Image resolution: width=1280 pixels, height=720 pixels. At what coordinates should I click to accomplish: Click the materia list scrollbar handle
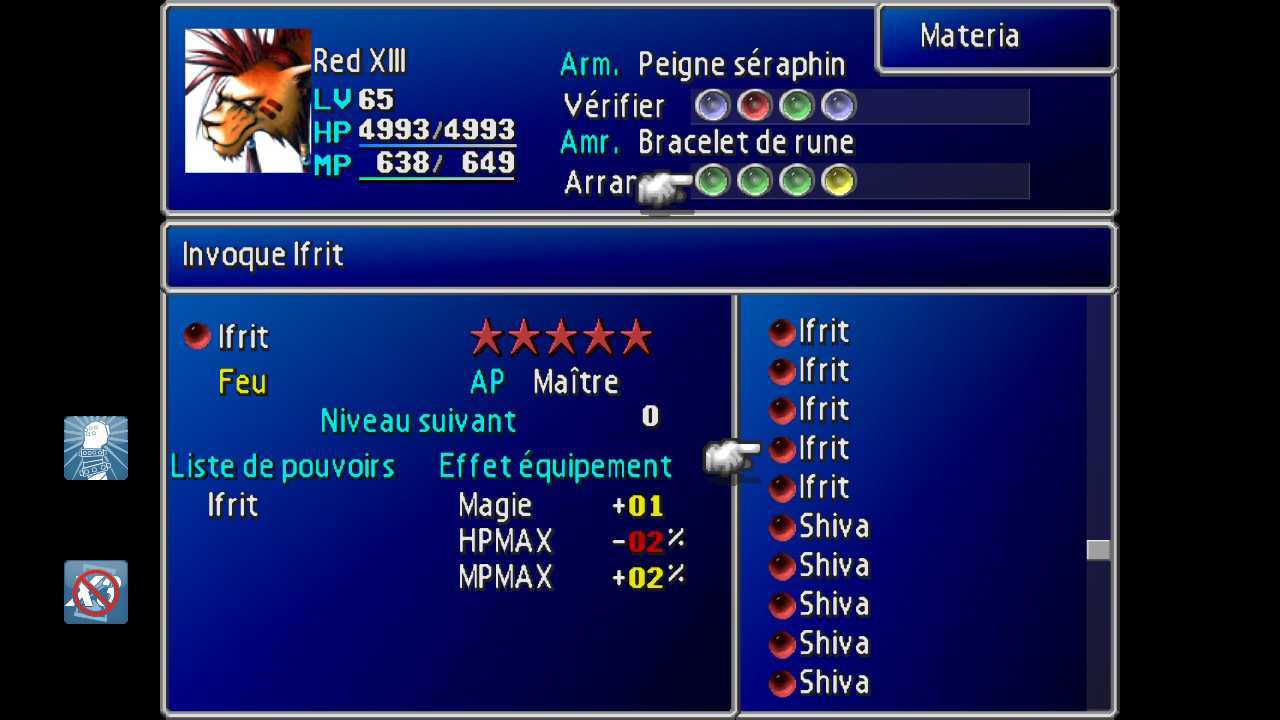click(x=1098, y=550)
